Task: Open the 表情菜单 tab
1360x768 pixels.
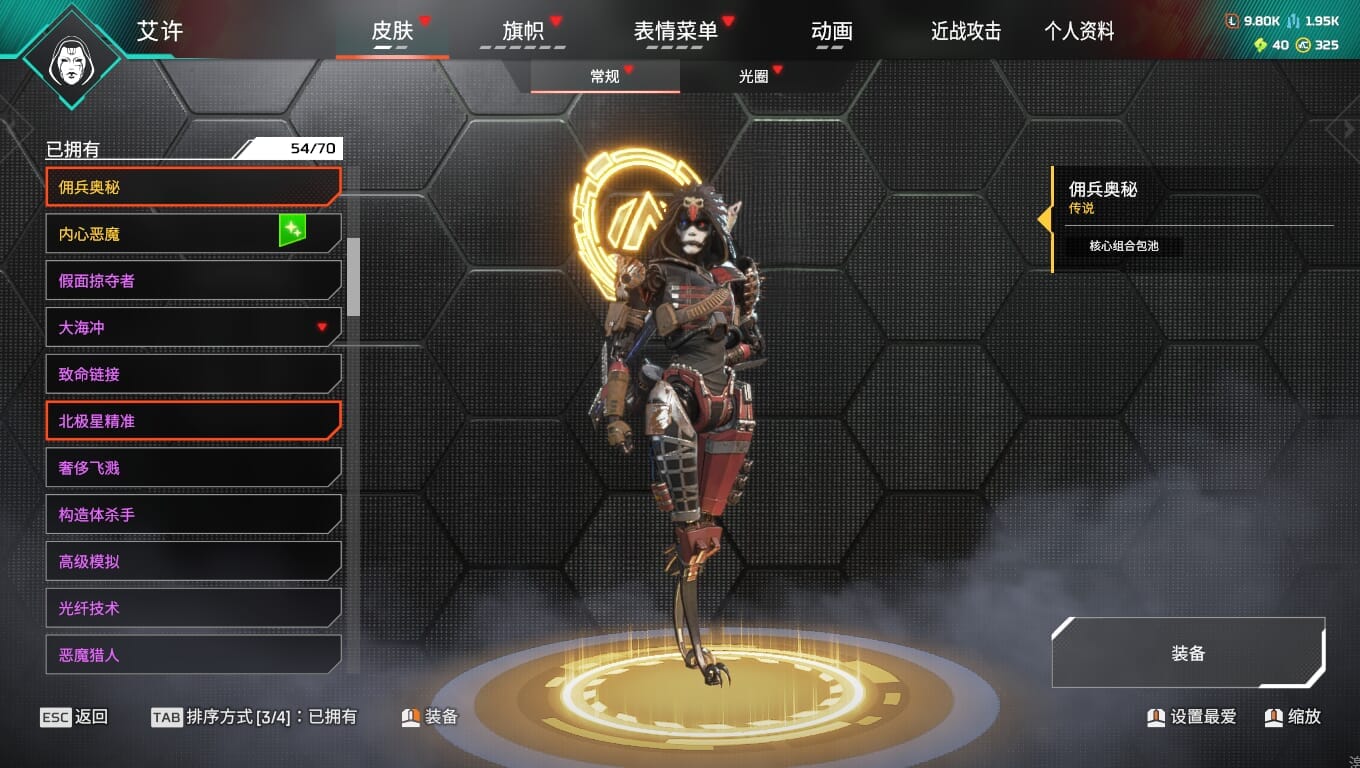Action: (676, 31)
